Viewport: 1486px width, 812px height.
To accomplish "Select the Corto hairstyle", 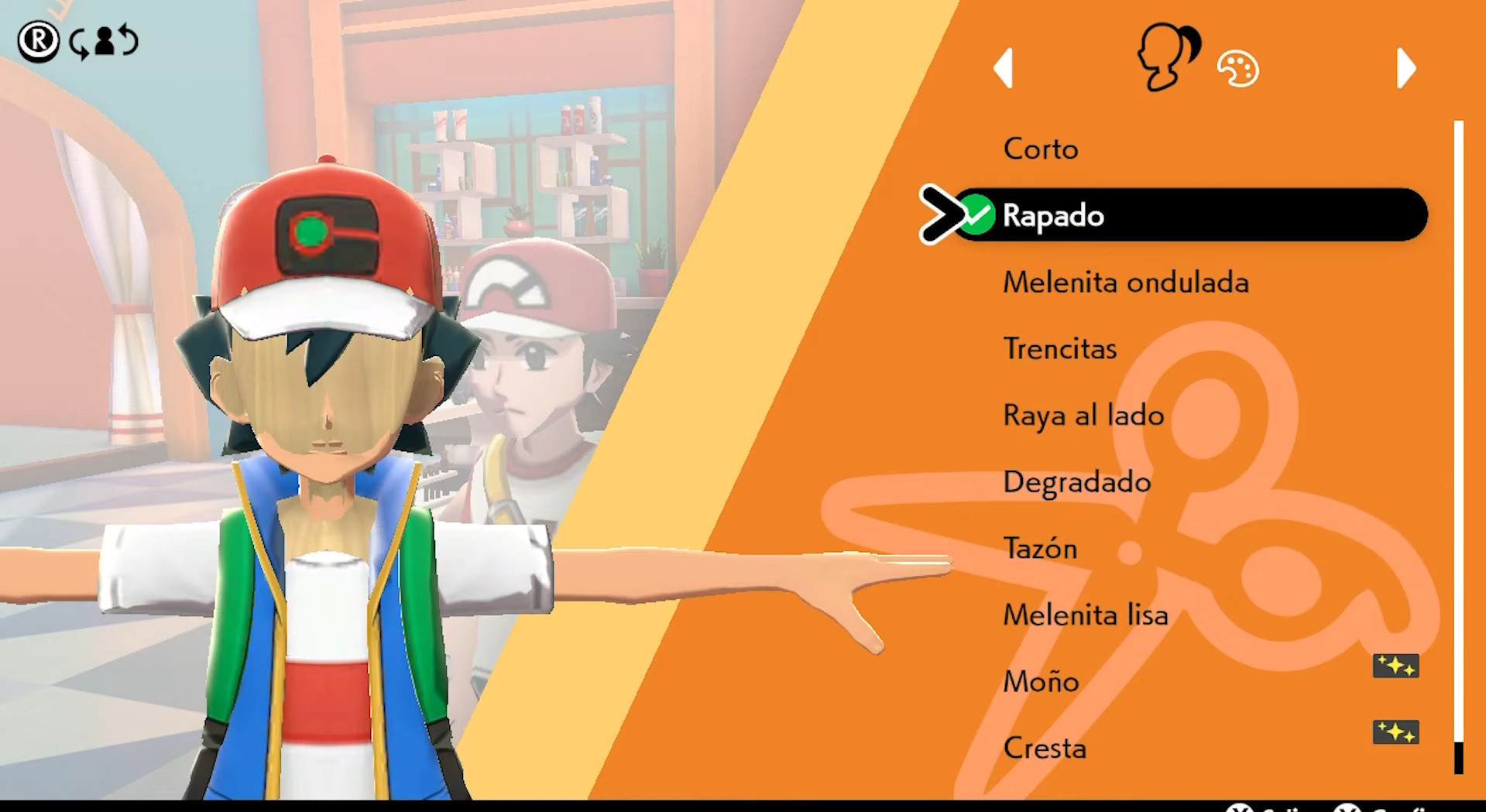I will click(x=1040, y=149).
